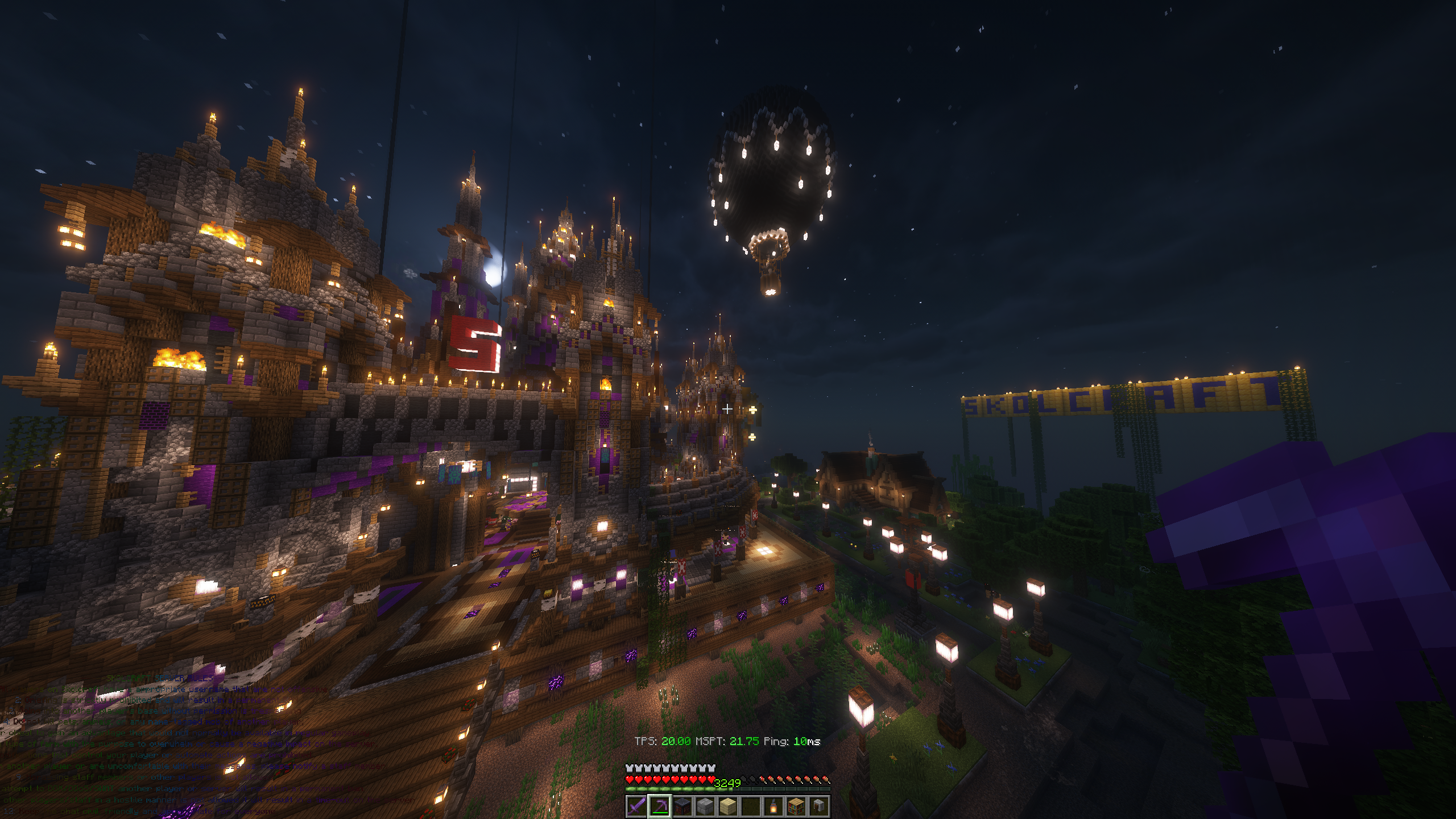Pick the birch planks hotbar slot
This screenshot has height=819, width=1456.
[727, 806]
